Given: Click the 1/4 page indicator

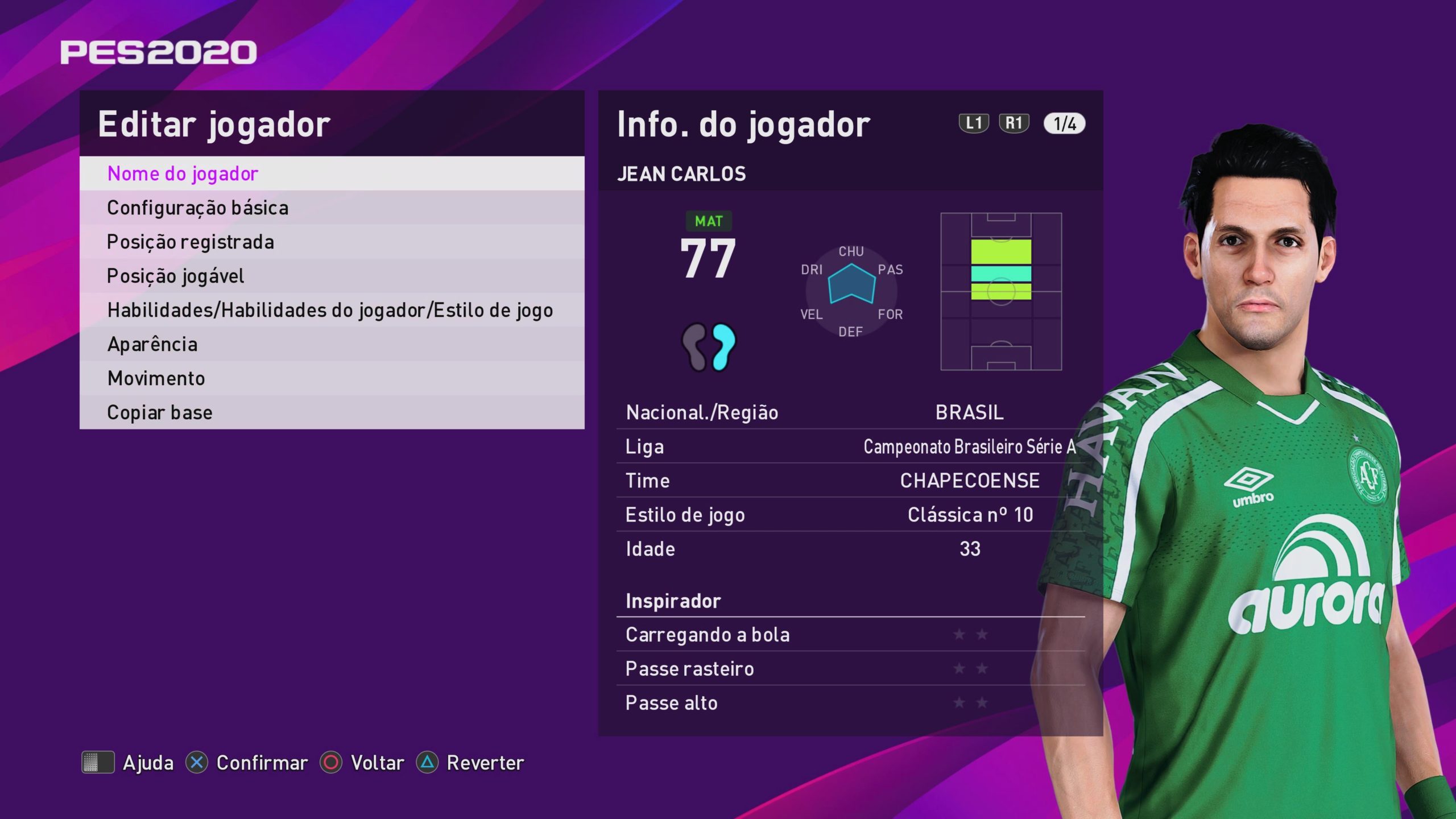Looking at the screenshot, I should pyautogui.click(x=1064, y=123).
